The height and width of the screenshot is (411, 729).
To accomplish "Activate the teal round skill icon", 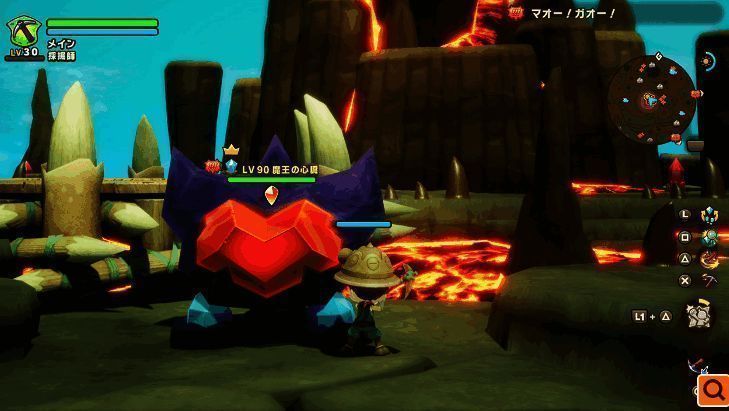I will tap(709, 237).
